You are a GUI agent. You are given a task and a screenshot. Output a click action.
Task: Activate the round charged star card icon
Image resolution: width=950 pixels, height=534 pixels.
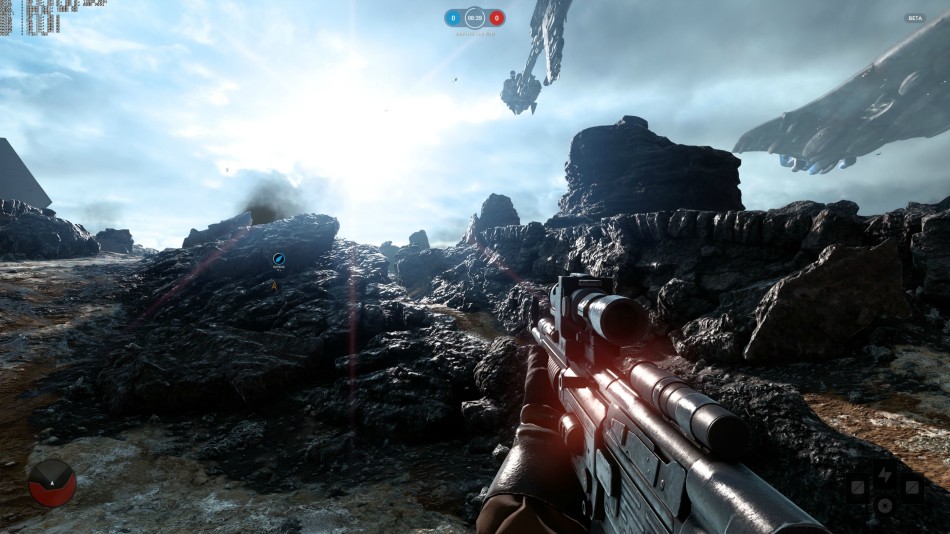(885, 505)
